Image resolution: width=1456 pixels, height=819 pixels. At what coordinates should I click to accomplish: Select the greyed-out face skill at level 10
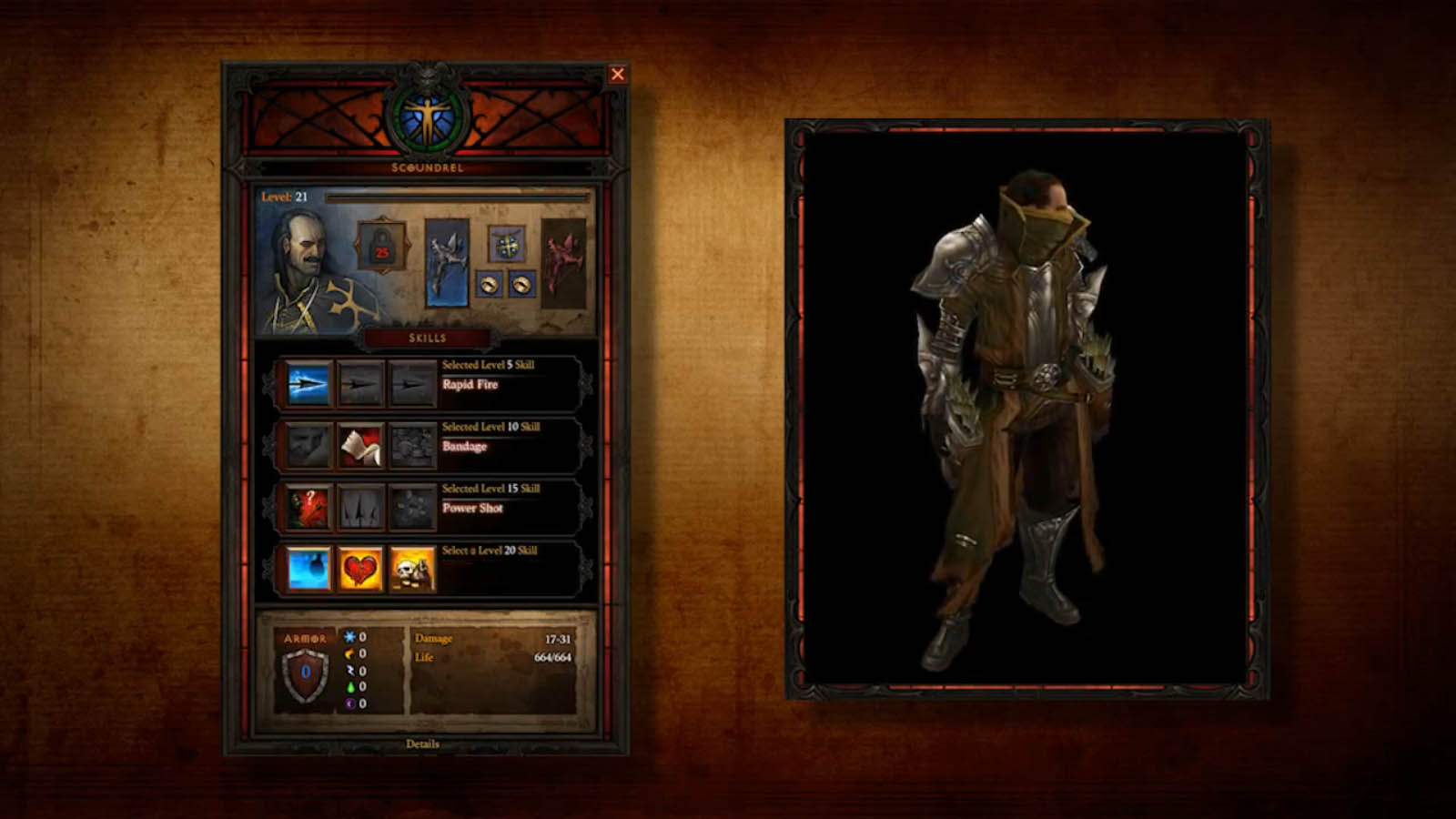click(308, 446)
